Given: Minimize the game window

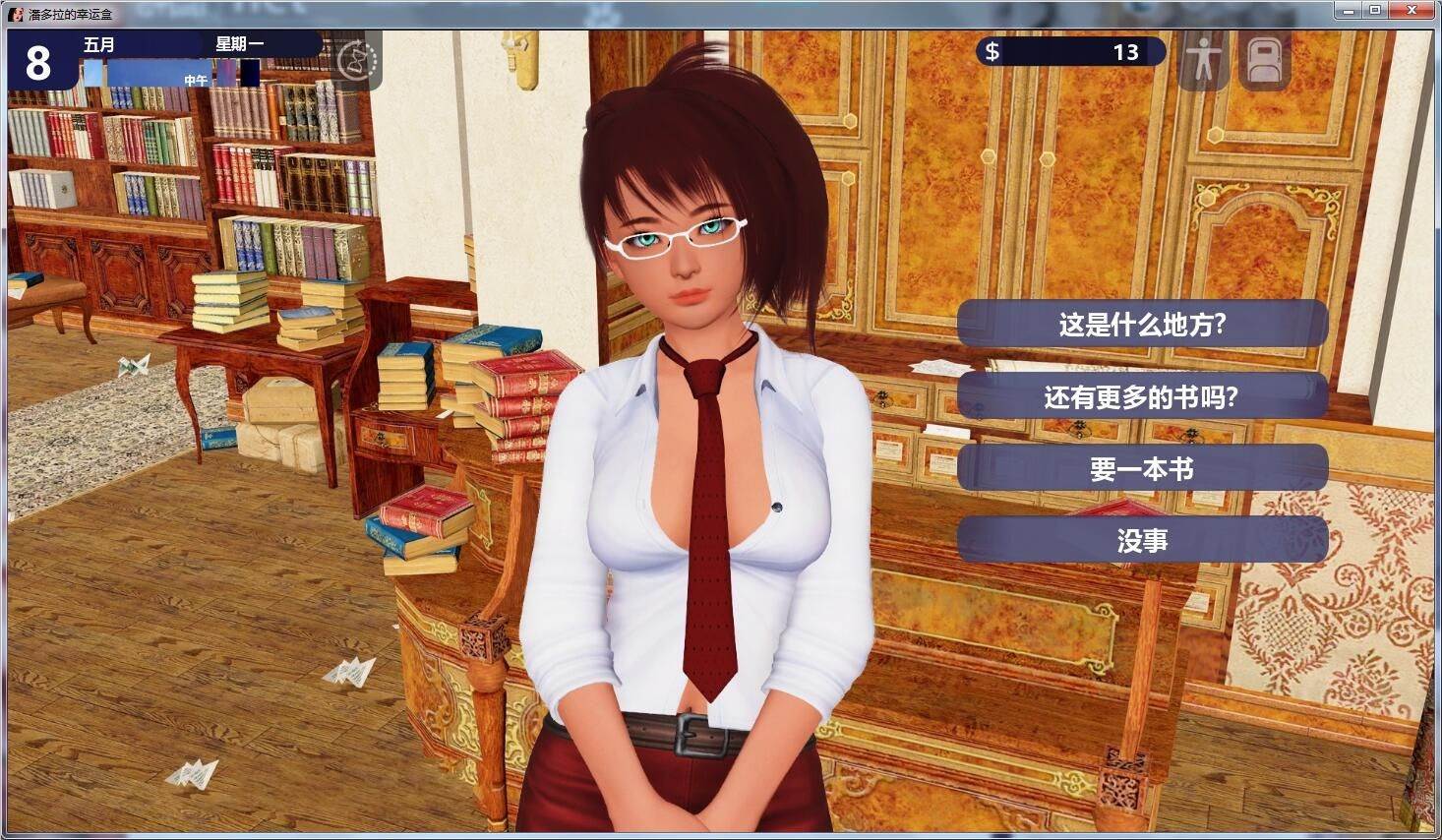Looking at the screenshot, I should coord(1348,11).
